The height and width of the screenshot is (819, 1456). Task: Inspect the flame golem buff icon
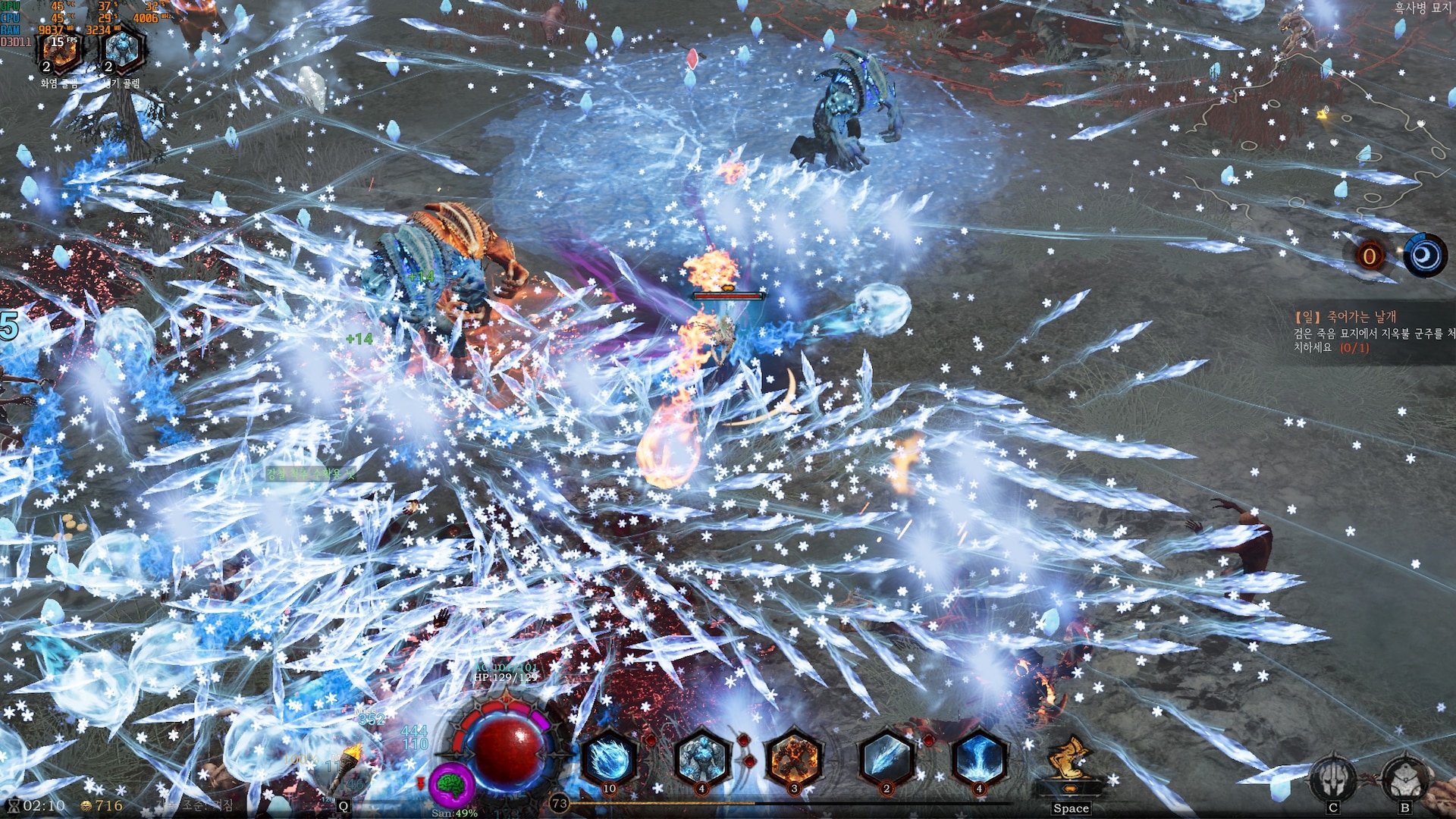(x=61, y=52)
